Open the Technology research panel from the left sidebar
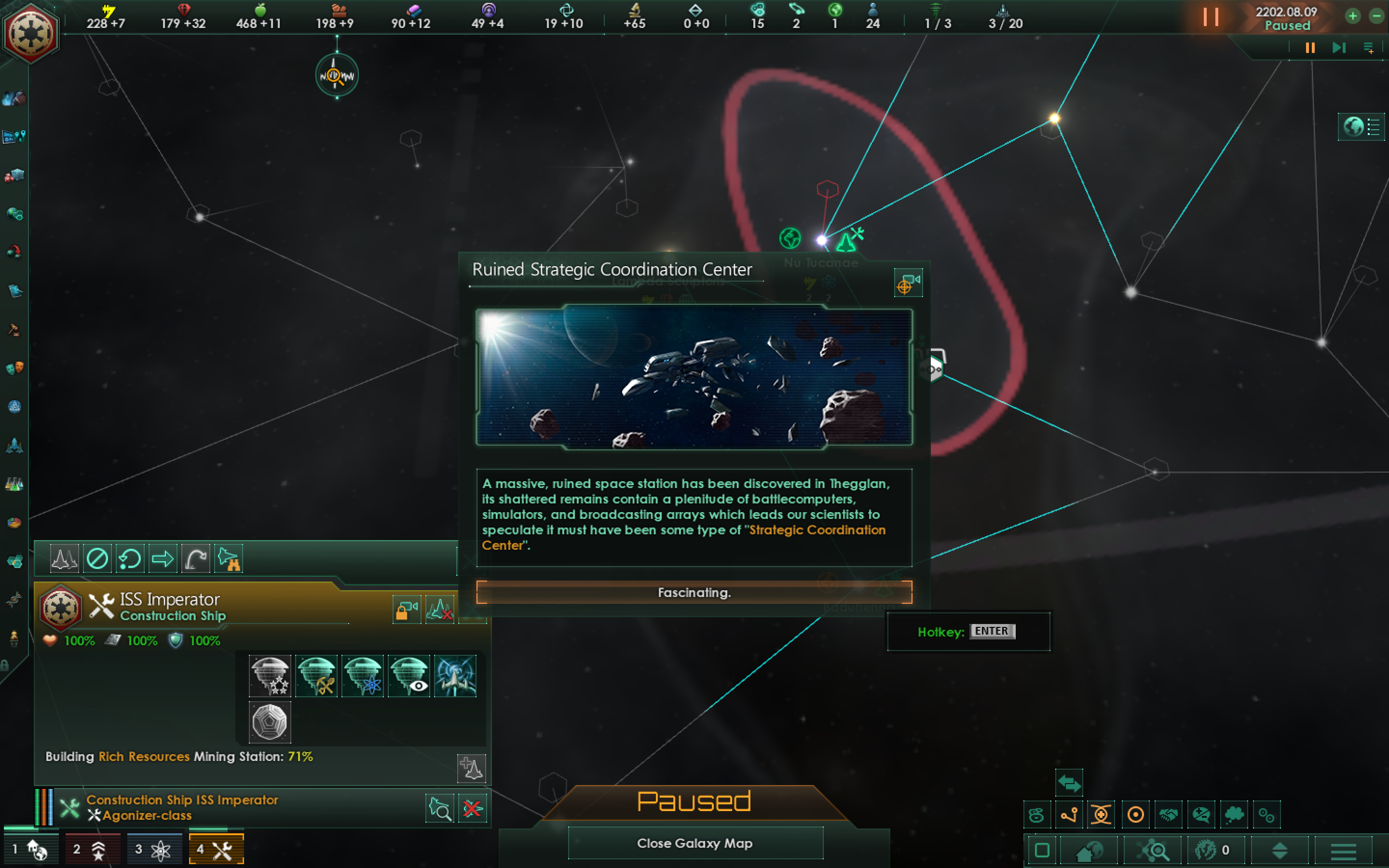 [x=14, y=484]
